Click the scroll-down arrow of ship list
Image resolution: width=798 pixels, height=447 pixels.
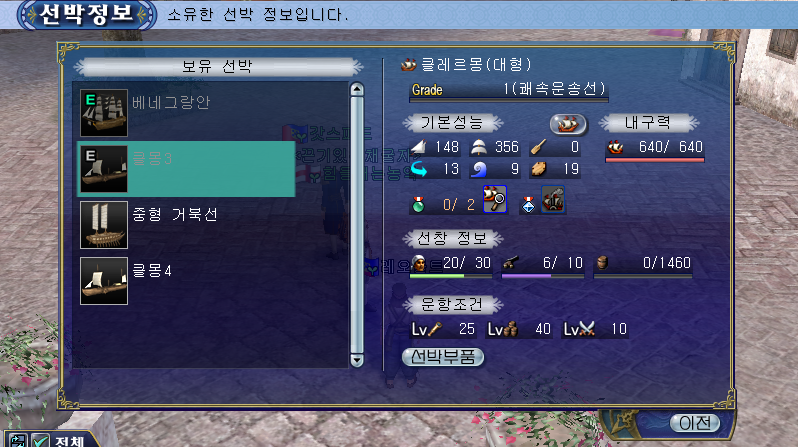coord(356,360)
